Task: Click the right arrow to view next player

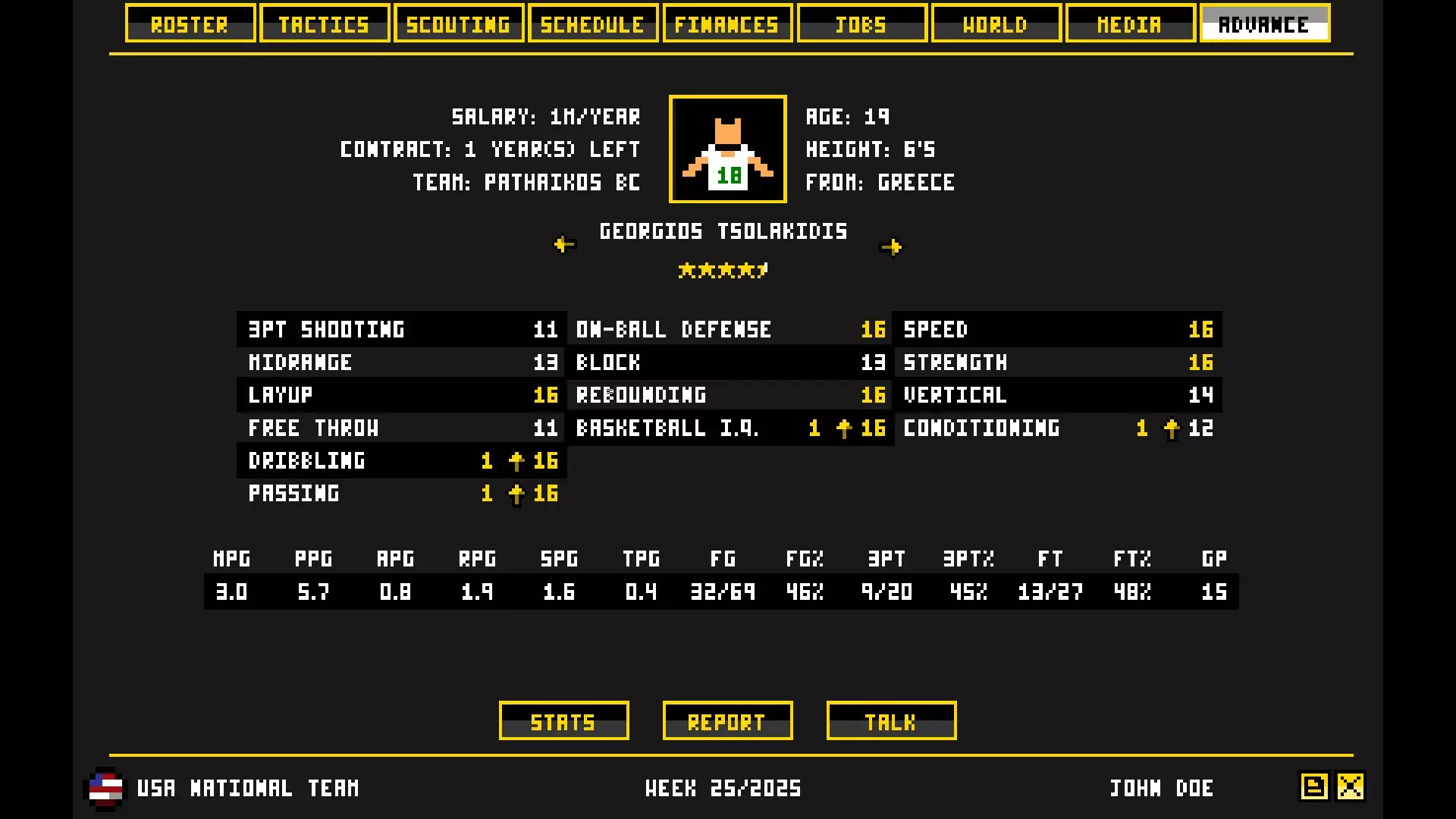Action: pyautogui.click(x=893, y=245)
